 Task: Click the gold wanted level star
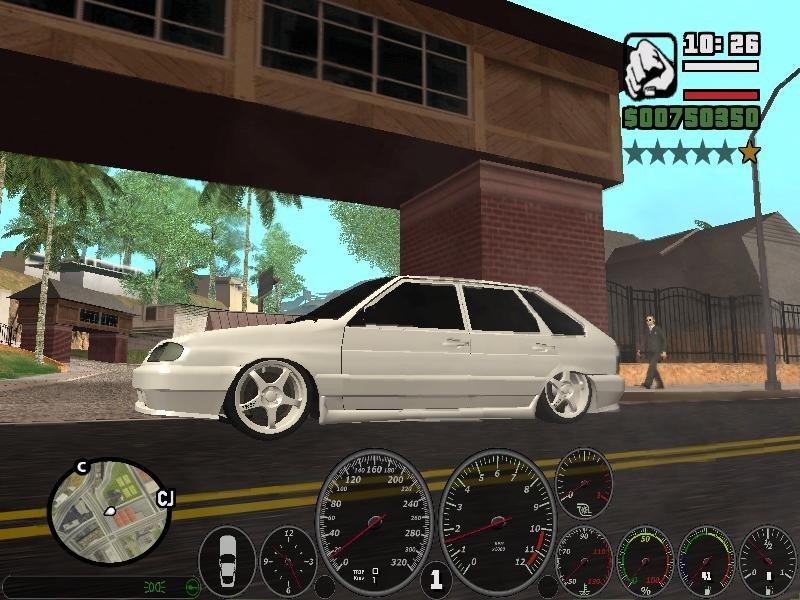[x=749, y=153]
